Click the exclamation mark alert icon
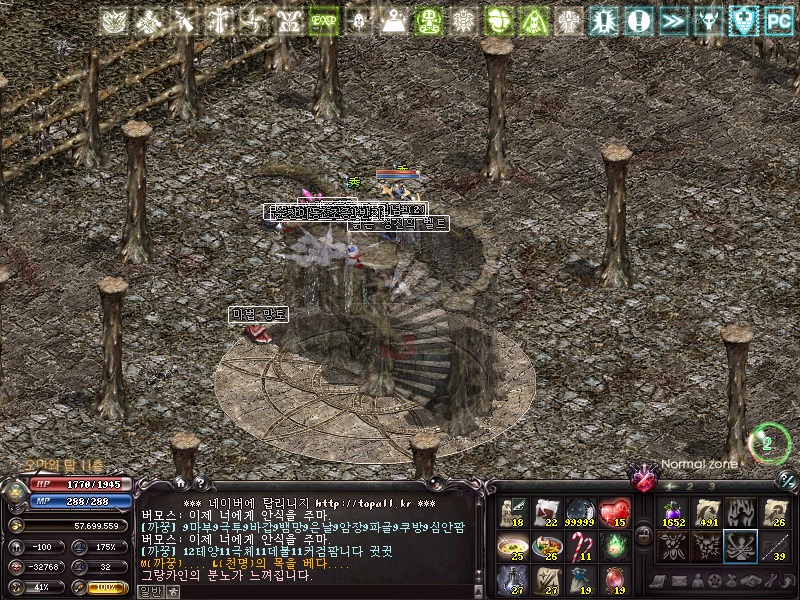800x600 pixels. point(638,20)
